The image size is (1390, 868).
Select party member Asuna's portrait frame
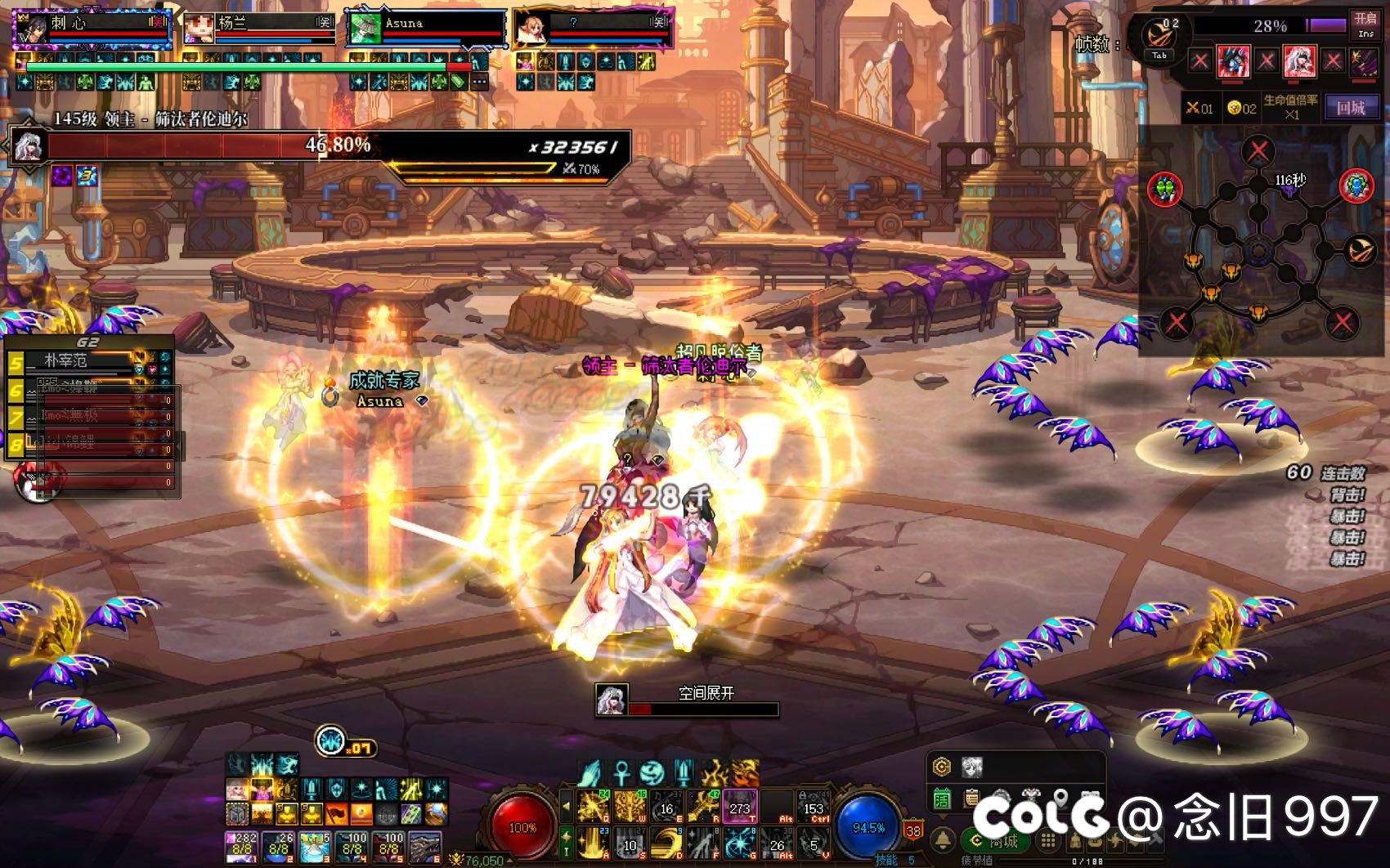(363, 28)
